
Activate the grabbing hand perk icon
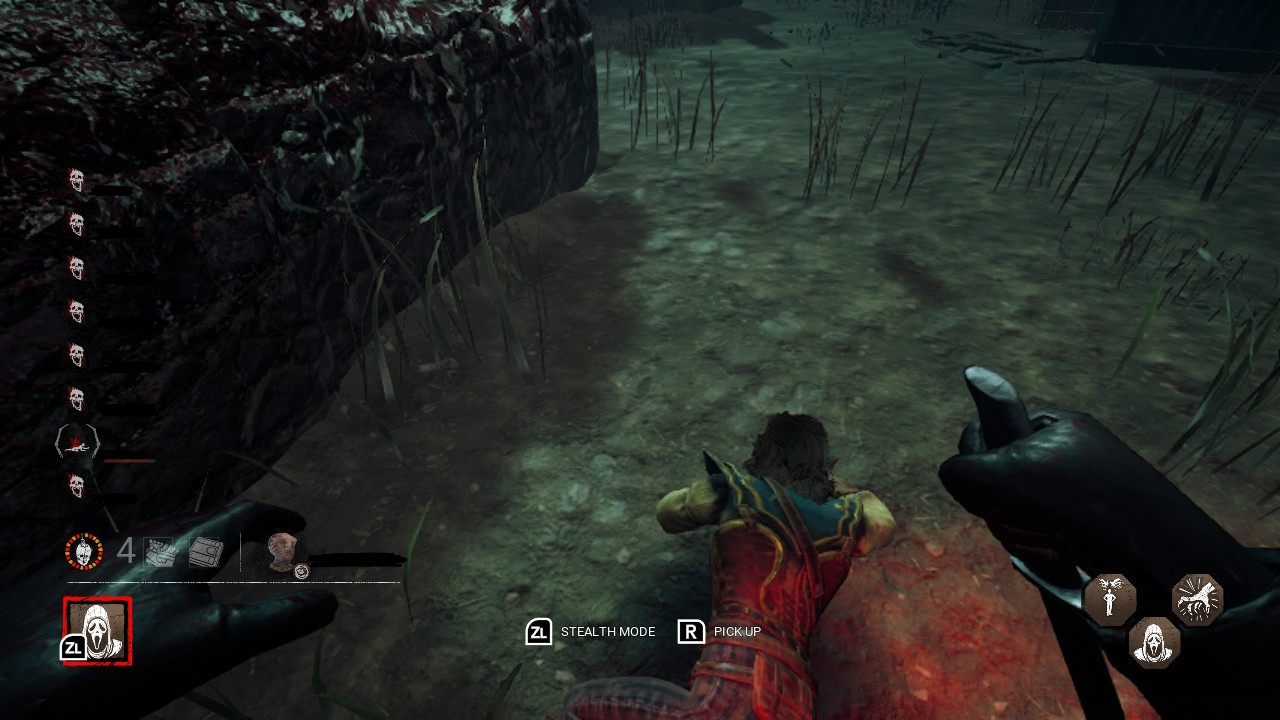1198,600
